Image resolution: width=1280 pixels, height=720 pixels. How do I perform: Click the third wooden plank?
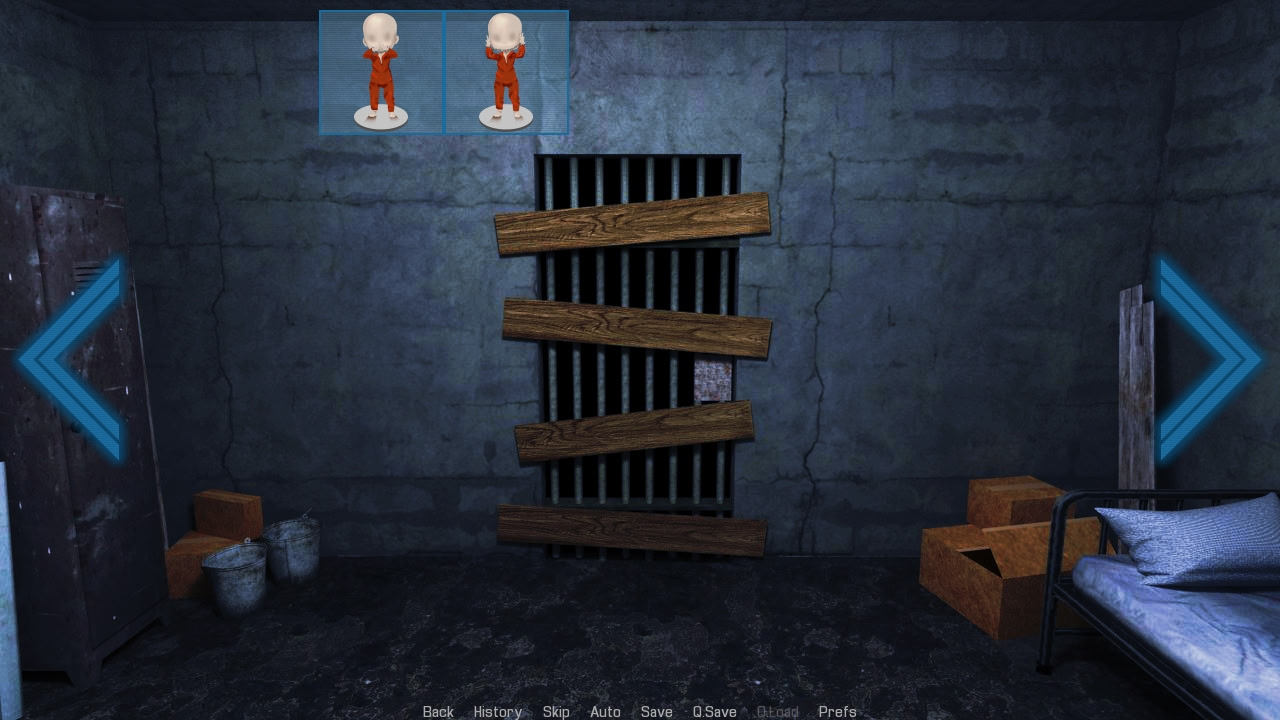click(635, 432)
